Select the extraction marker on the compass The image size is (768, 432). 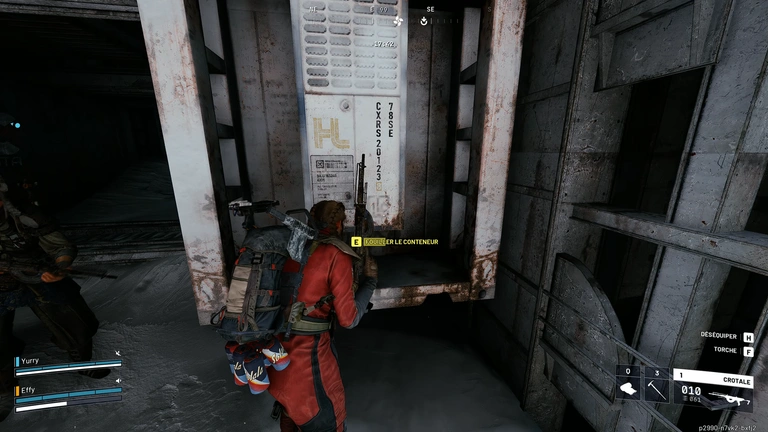pos(425,19)
